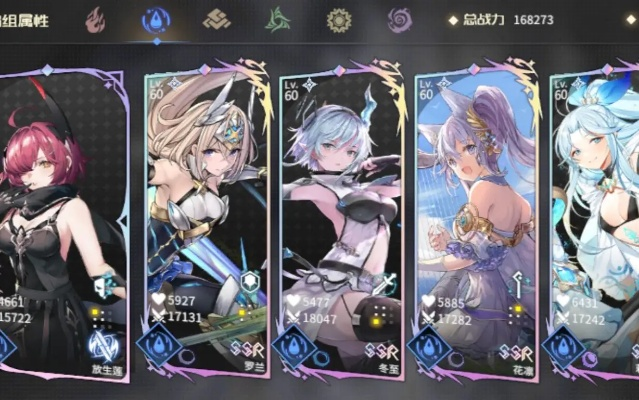Select the red-haired character card 放生莲
The image size is (639, 400).
pyautogui.click(x=62, y=220)
